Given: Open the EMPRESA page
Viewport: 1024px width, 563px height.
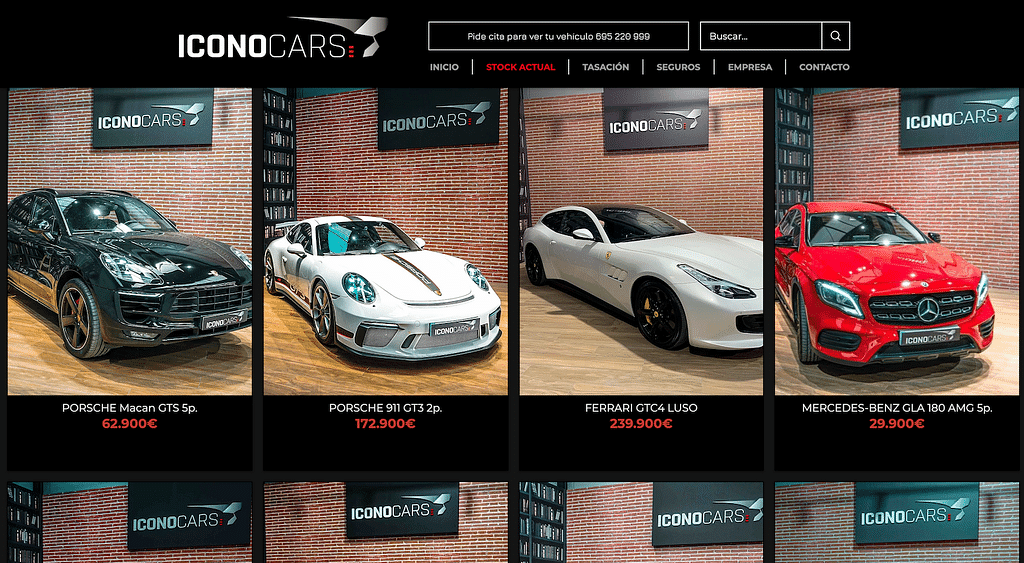Looking at the screenshot, I should pyautogui.click(x=750, y=67).
